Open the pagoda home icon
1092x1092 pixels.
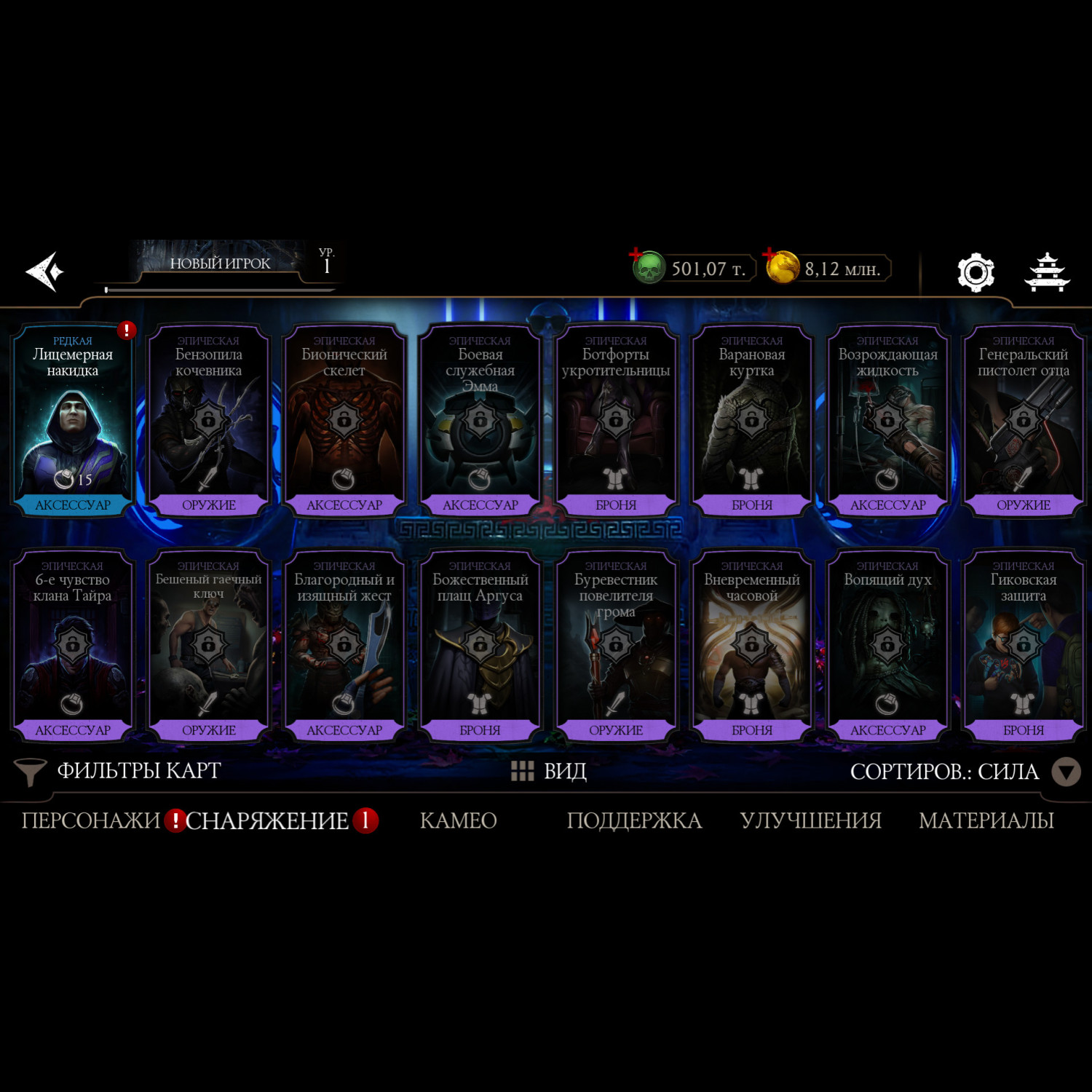pyautogui.click(x=1047, y=272)
